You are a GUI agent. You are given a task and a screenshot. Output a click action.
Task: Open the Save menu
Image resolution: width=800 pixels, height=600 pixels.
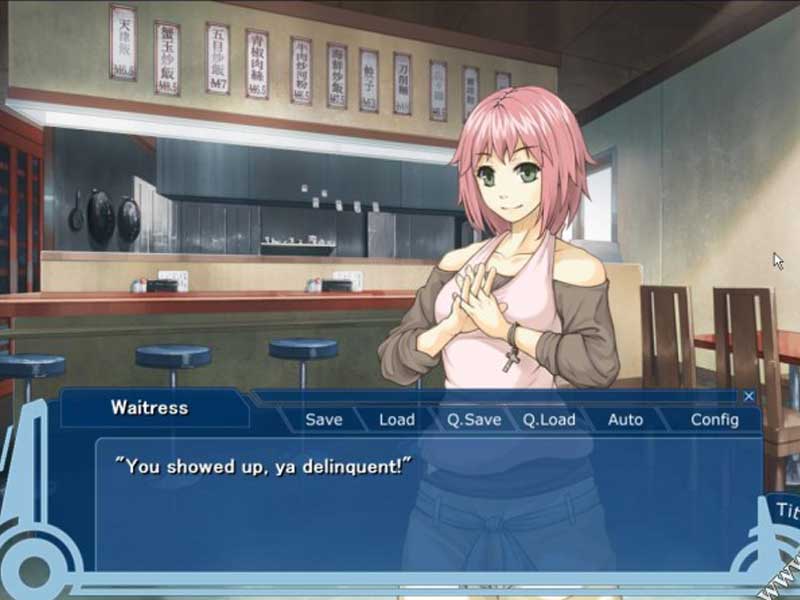coord(323,420)
